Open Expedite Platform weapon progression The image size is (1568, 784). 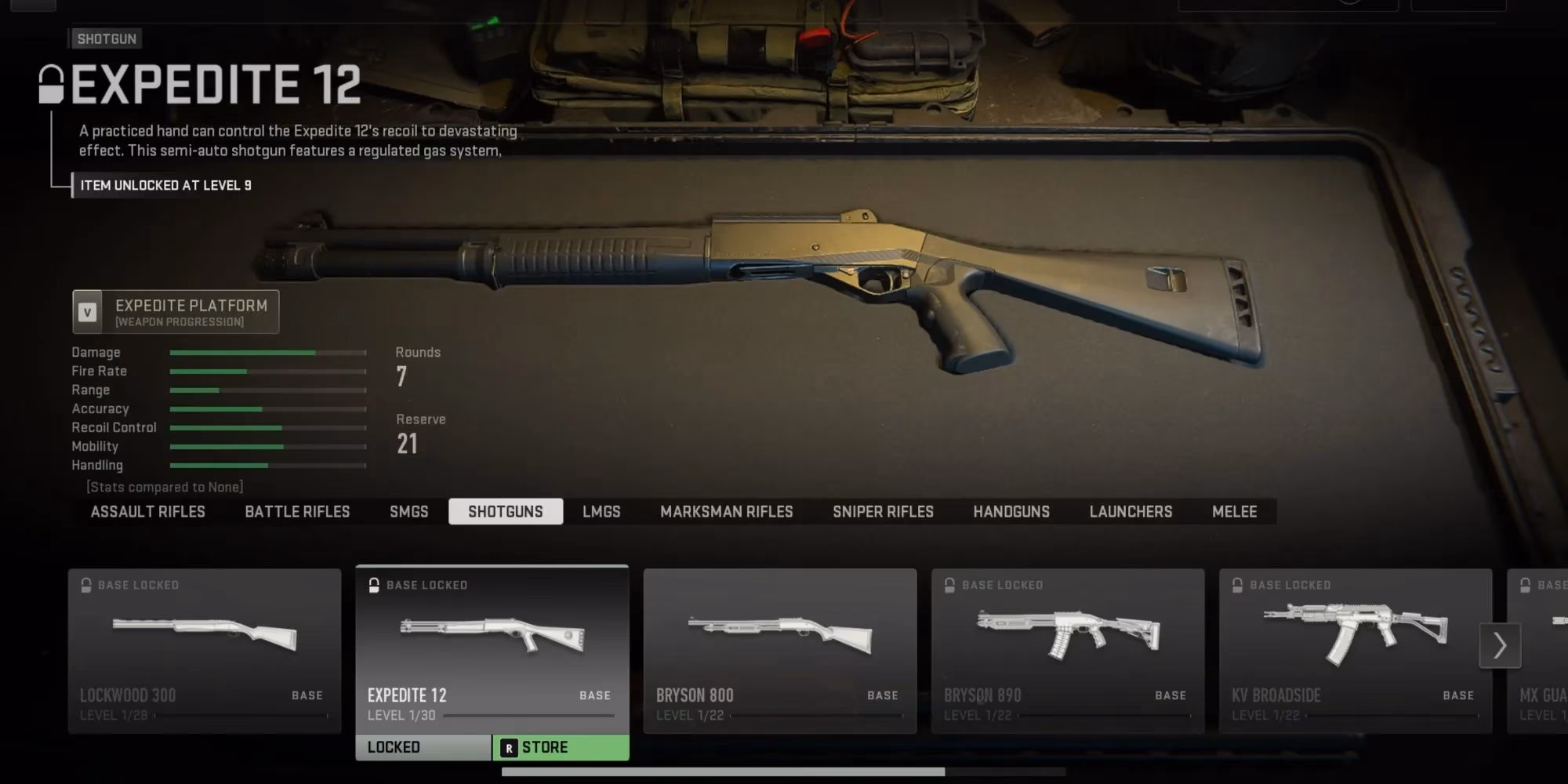click(176, 312)
